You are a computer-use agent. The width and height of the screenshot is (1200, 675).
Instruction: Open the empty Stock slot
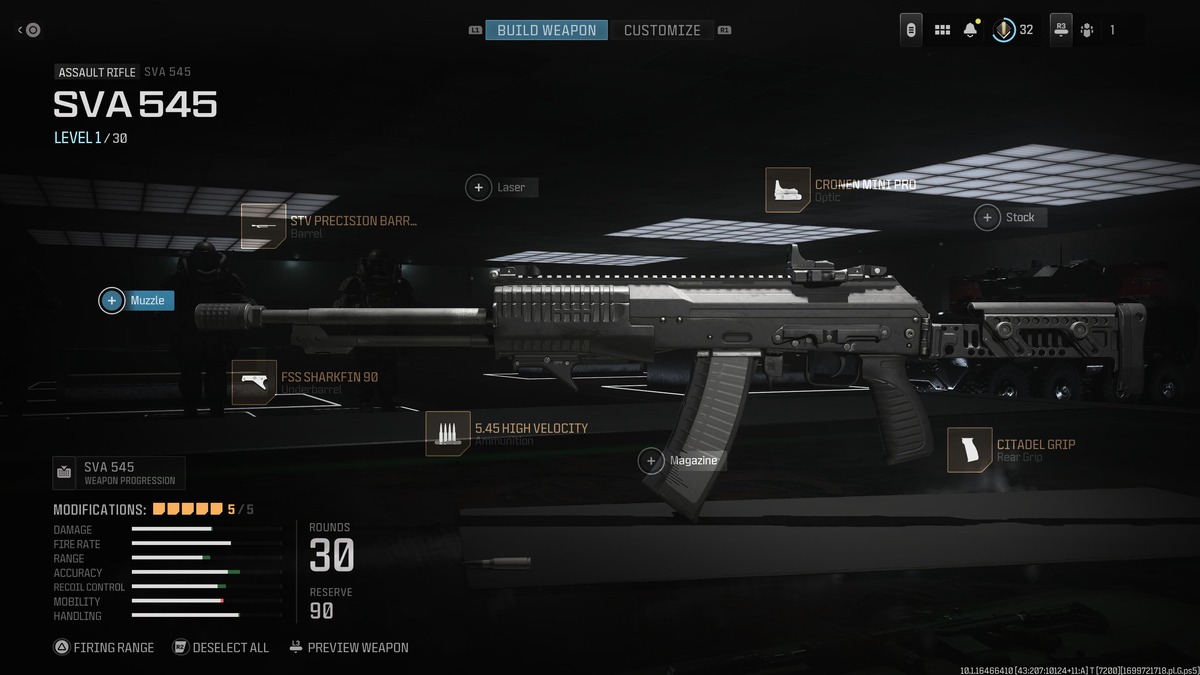pyautogui.click(x=1010, y=217)
